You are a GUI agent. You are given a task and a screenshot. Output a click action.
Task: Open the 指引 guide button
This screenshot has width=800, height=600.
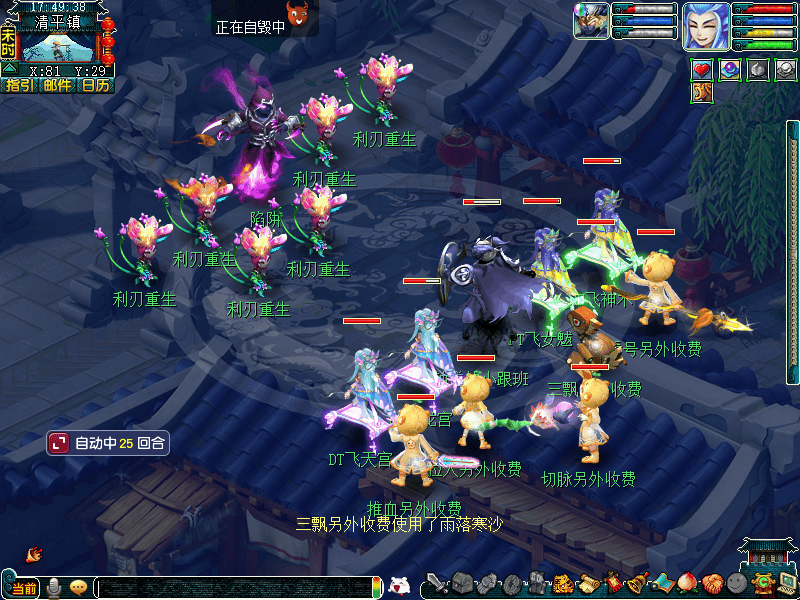(x=19, y=86)
